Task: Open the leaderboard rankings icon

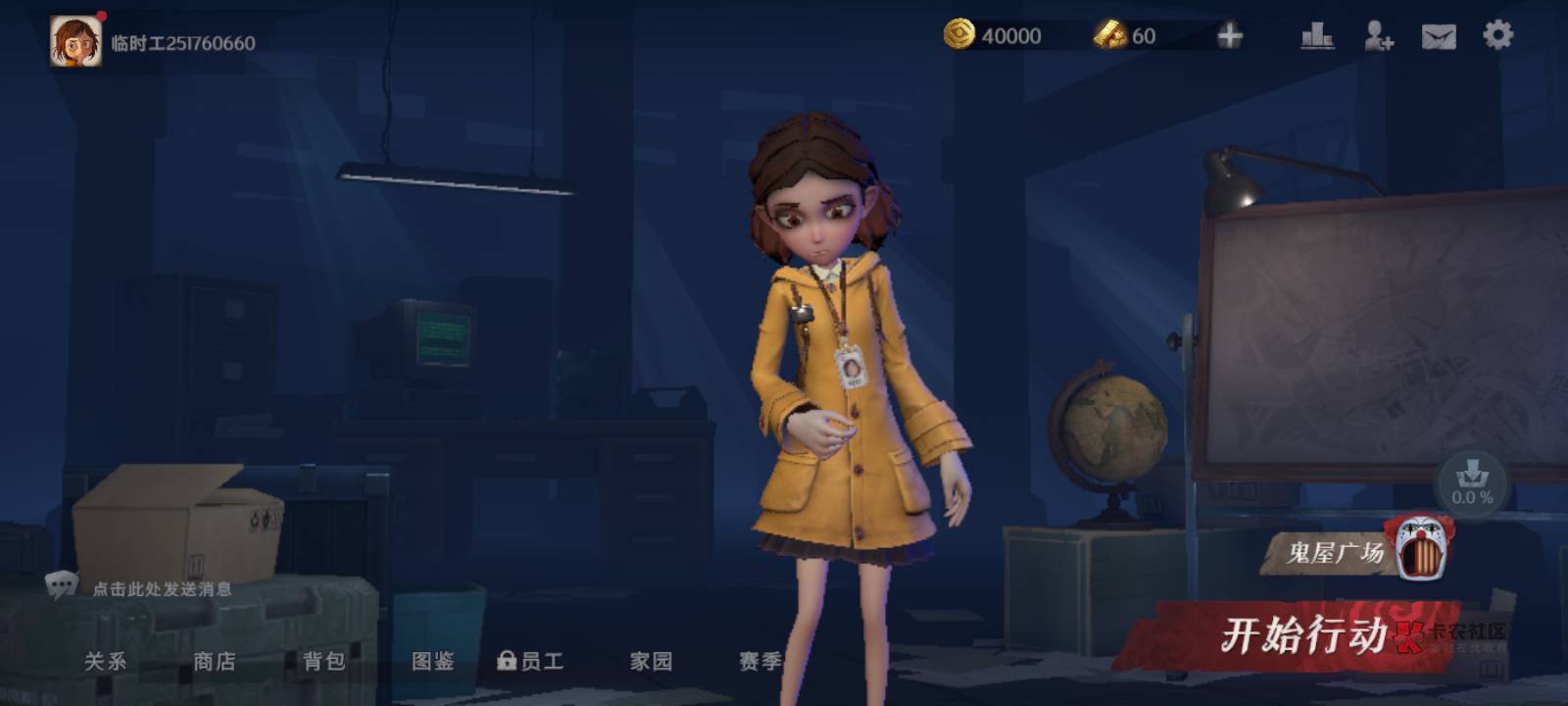Action: click(1316, 36)
